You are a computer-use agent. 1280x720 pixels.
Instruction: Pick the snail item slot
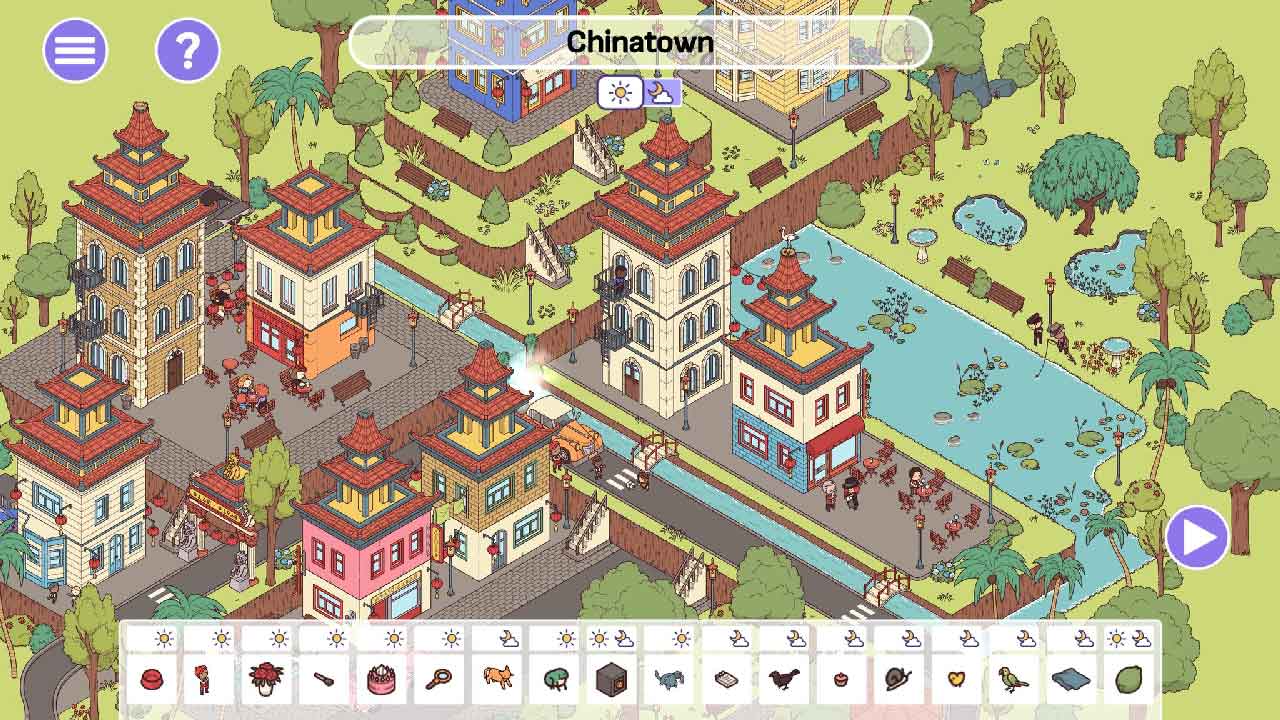(x=899, y=680)
